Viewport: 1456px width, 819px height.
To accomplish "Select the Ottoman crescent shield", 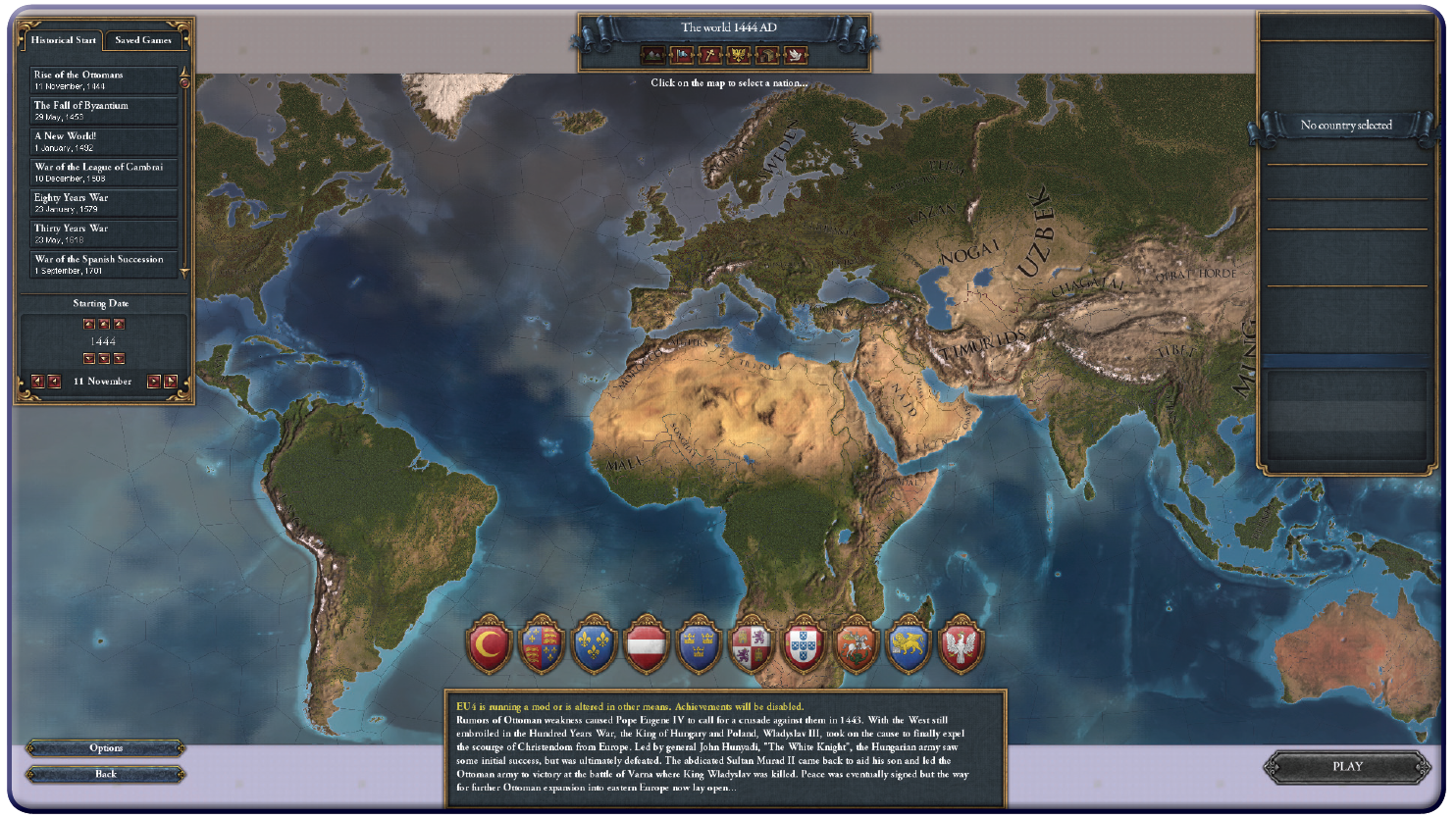I will (489, 644).
